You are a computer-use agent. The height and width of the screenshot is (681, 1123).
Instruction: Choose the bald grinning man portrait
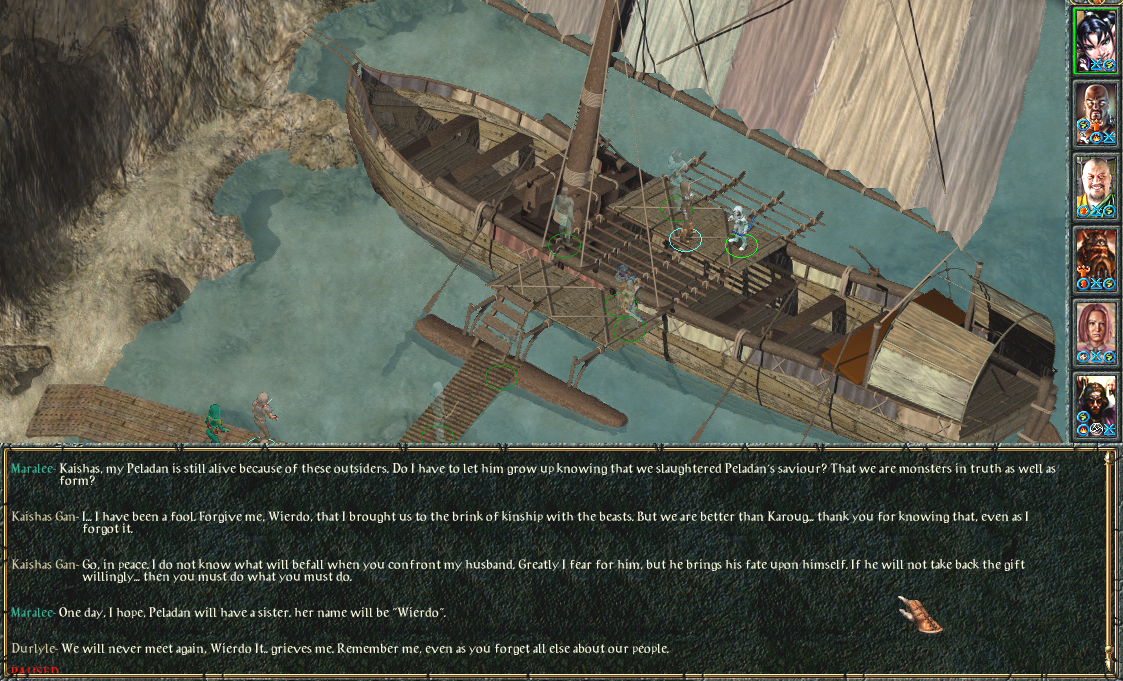click(x=1095, y=184)
